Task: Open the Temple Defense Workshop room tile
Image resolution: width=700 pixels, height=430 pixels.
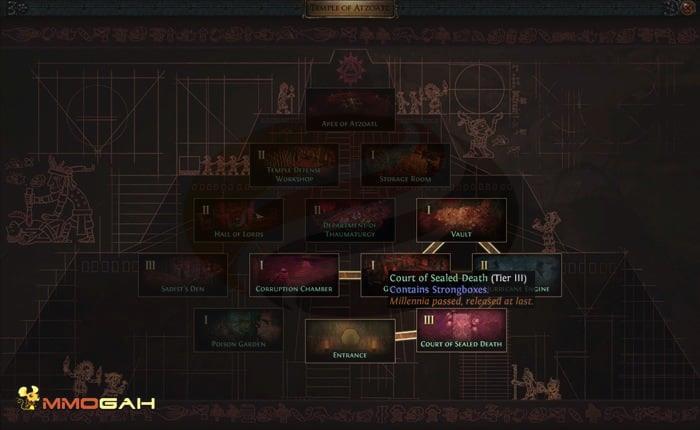Action: [x=293, y=165]
